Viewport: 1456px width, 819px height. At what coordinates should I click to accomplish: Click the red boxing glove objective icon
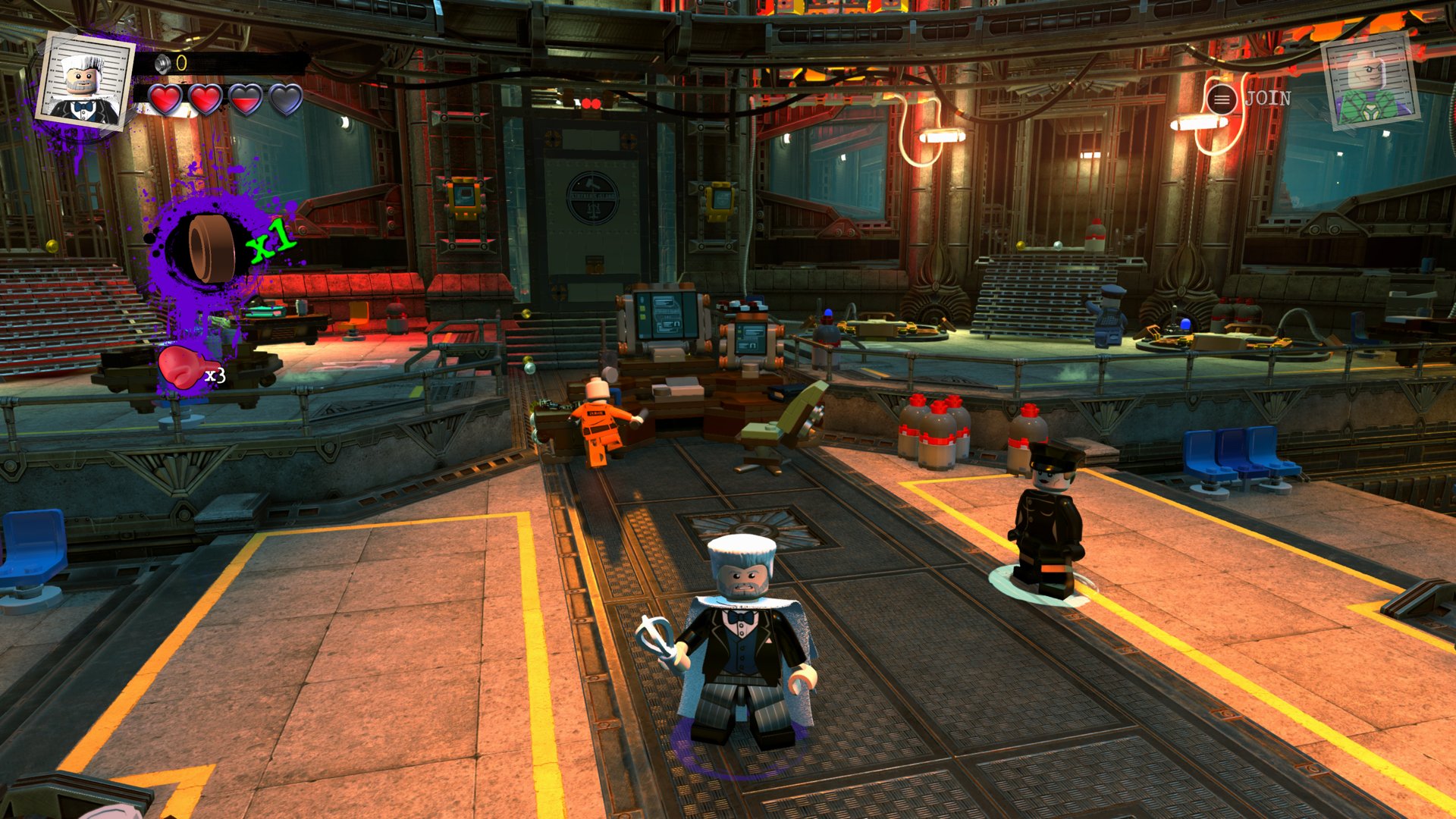(179, 368)
